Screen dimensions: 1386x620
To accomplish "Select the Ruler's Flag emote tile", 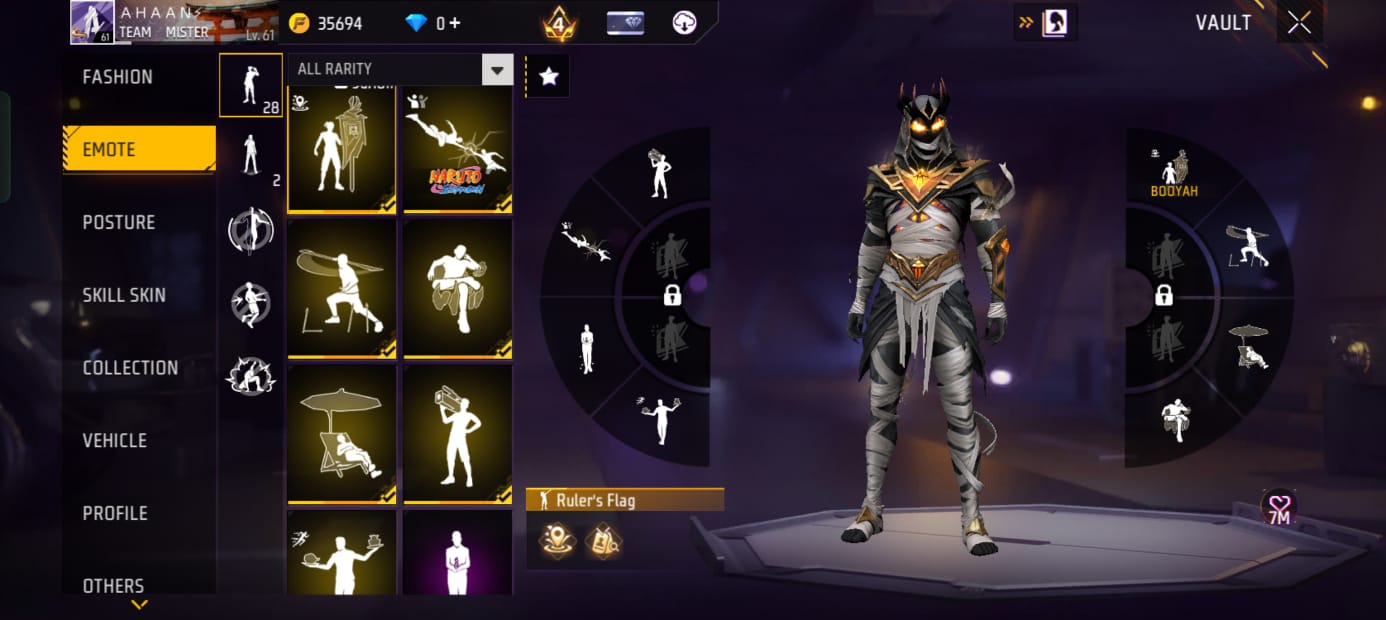I will pyautogui.click(x=342, y=150).
